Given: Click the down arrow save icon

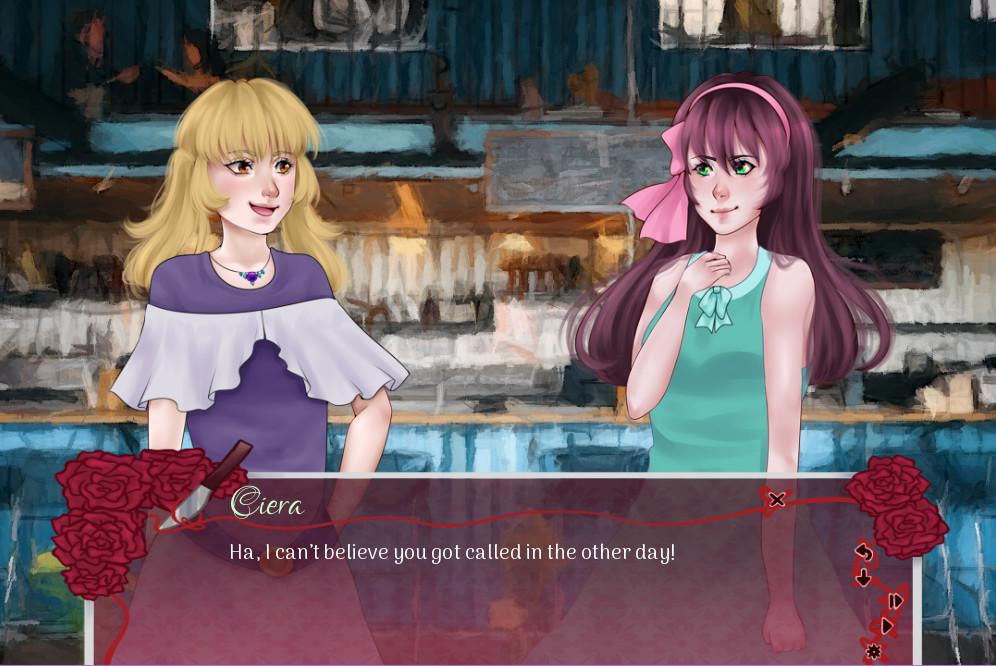Looking at the screenshot, I should (864, 577).
